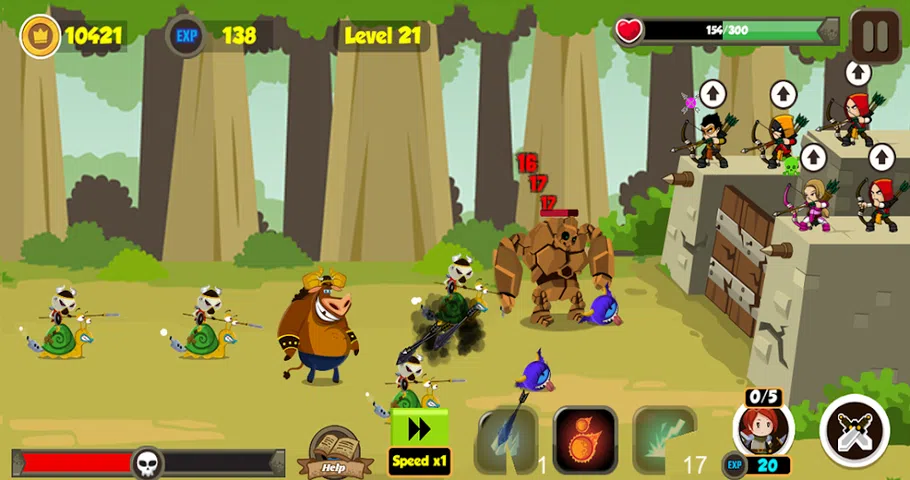This screenshot has height=480, width=910.
Task: Upgrade the black-haired archer
Action: pos(711,95)
